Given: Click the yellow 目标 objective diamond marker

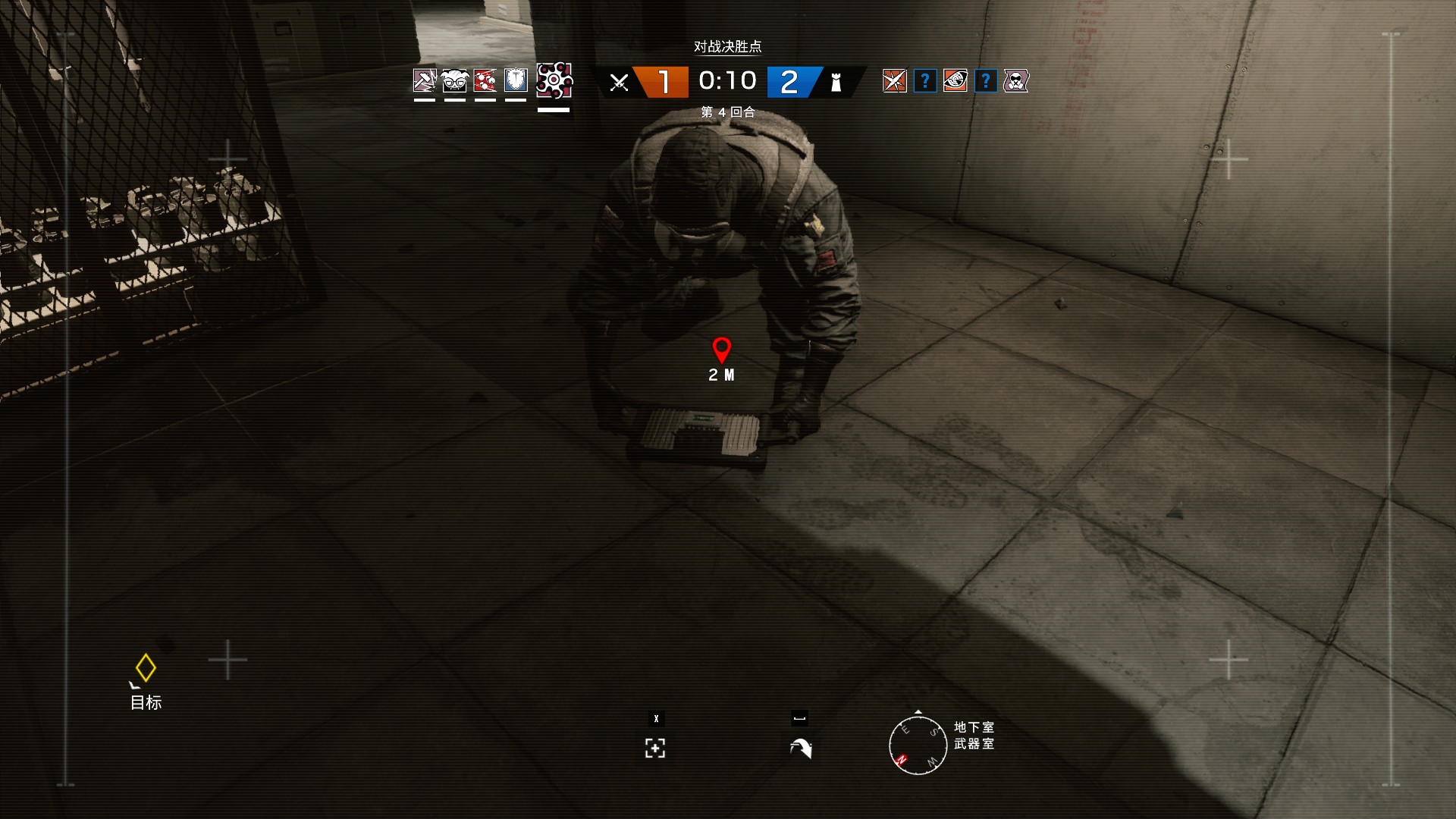Looking at the screenshot, I should (x=145, y=667).
